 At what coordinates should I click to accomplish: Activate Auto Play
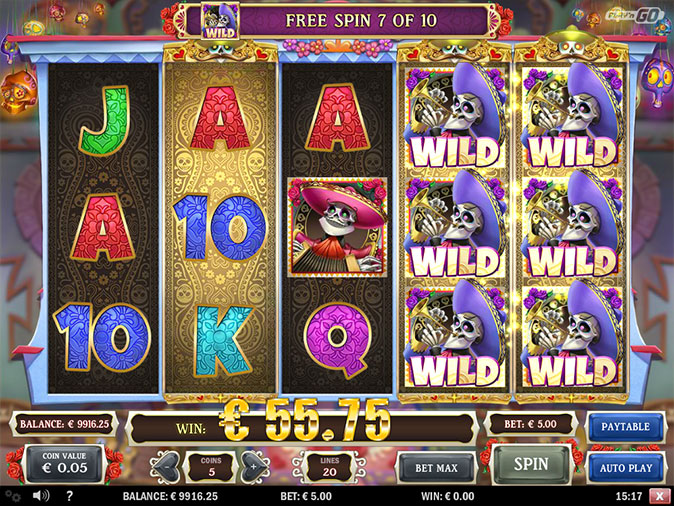[625, 467]
